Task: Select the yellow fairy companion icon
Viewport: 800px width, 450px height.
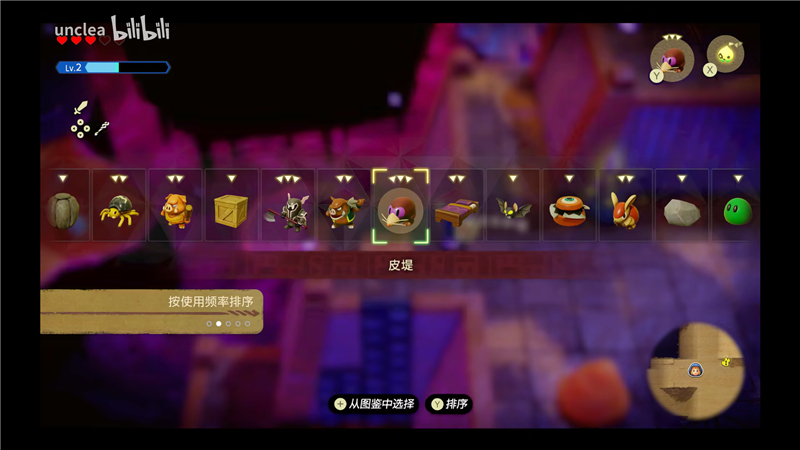Action: [x=726, y=55]
